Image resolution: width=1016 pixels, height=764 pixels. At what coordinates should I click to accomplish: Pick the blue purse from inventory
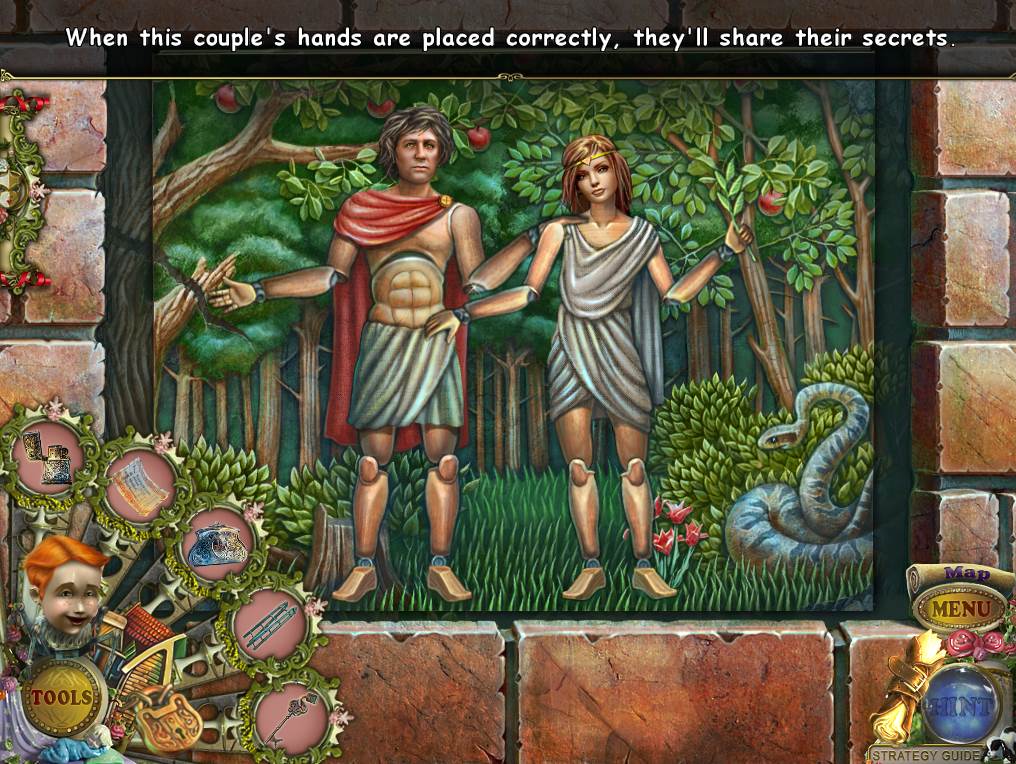coord(216,545)
